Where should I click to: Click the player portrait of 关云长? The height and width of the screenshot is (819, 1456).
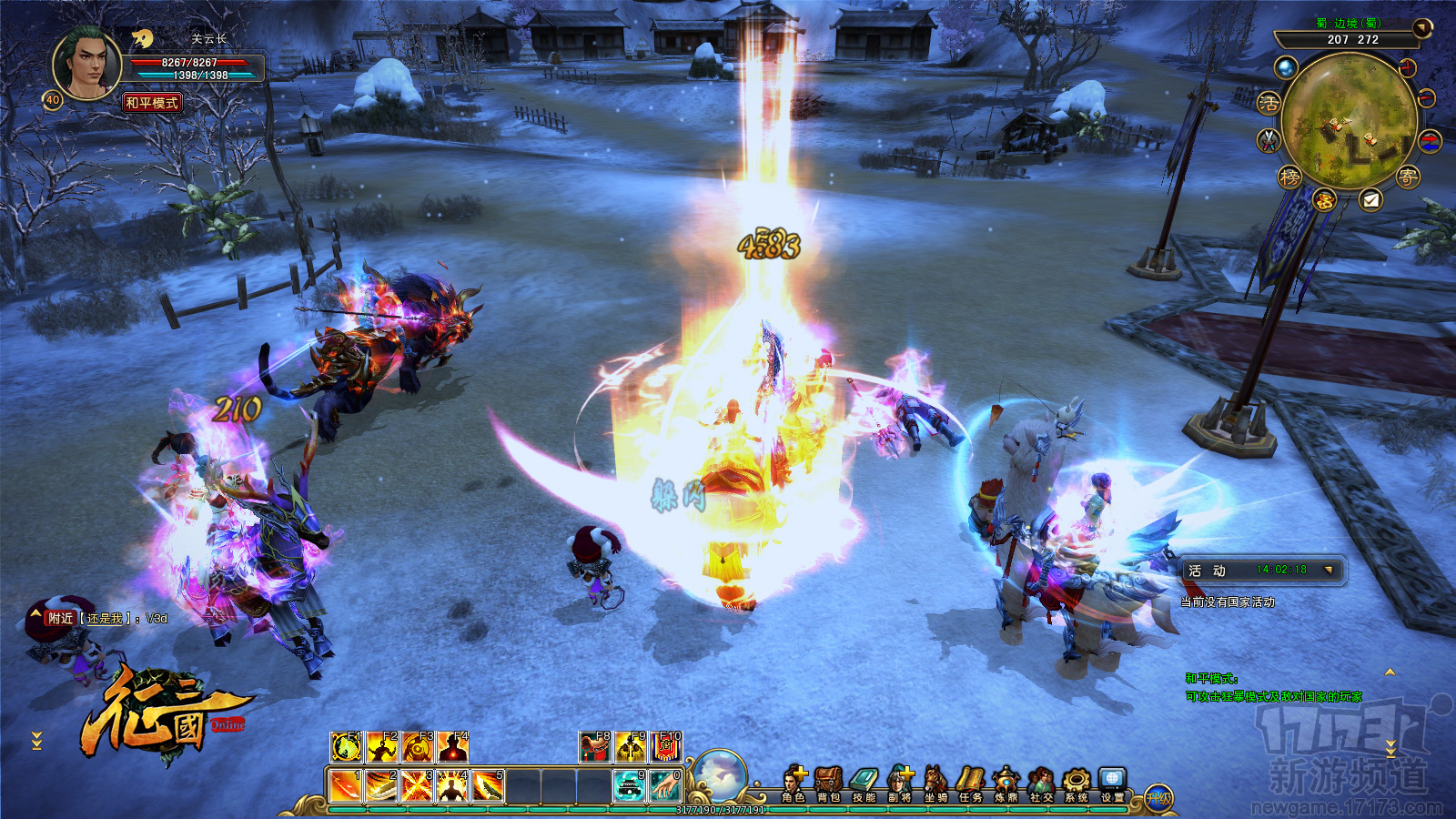pyautogui.click(x=87, y=64)
